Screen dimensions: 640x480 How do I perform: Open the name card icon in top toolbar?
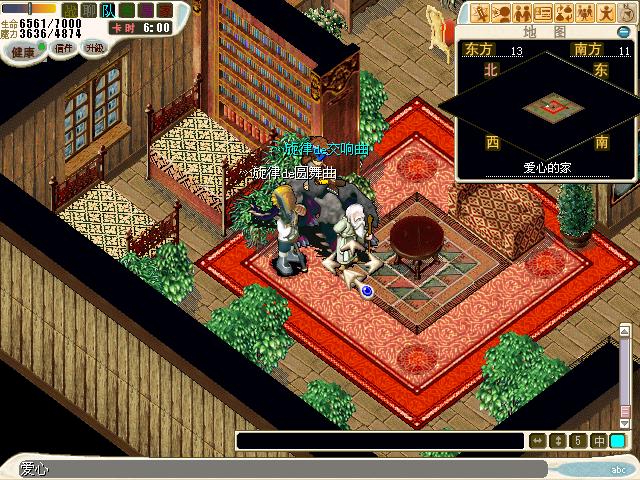[545, 13]
